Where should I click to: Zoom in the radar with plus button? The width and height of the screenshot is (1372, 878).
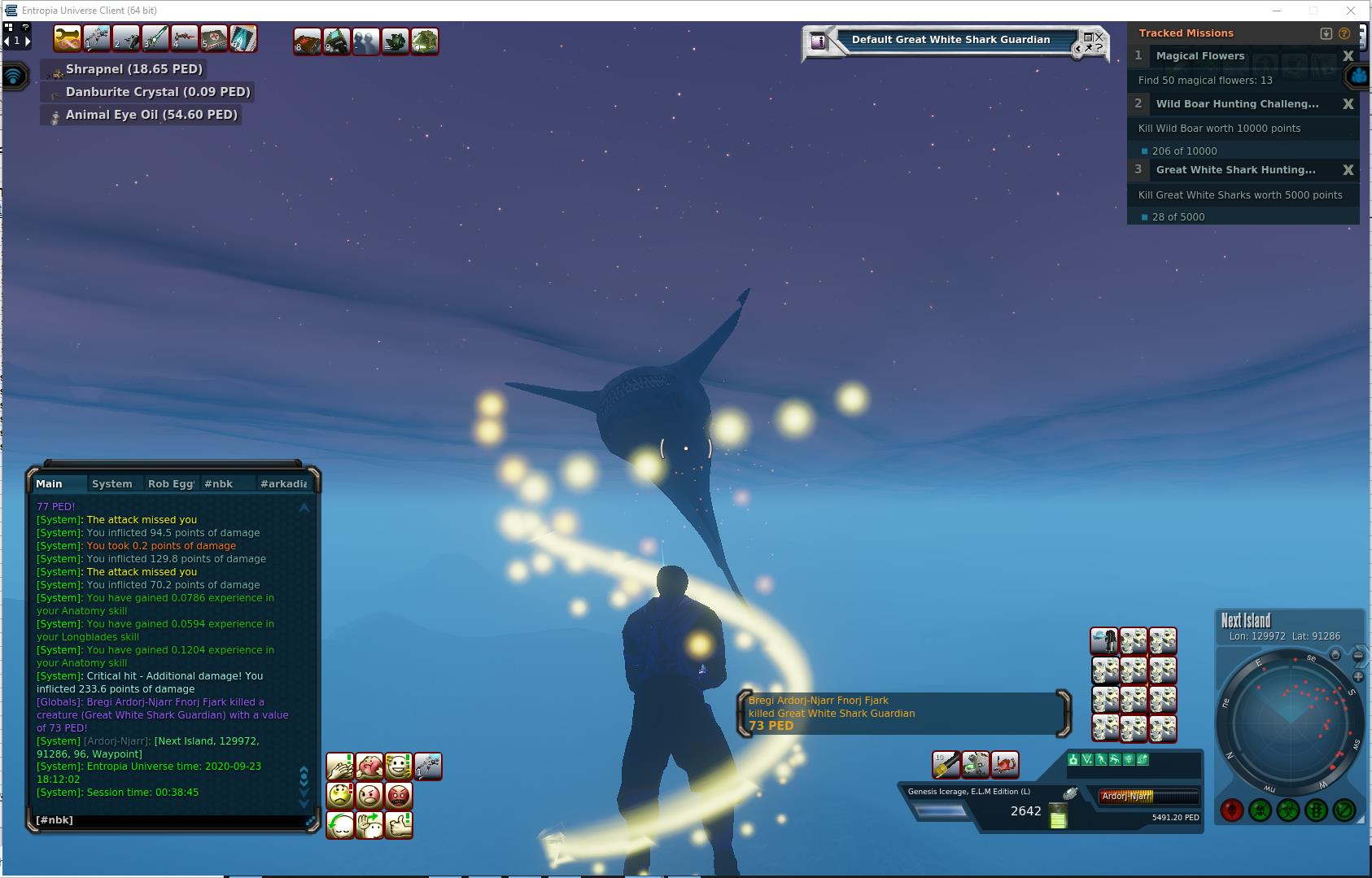[x=1358, y=676]
